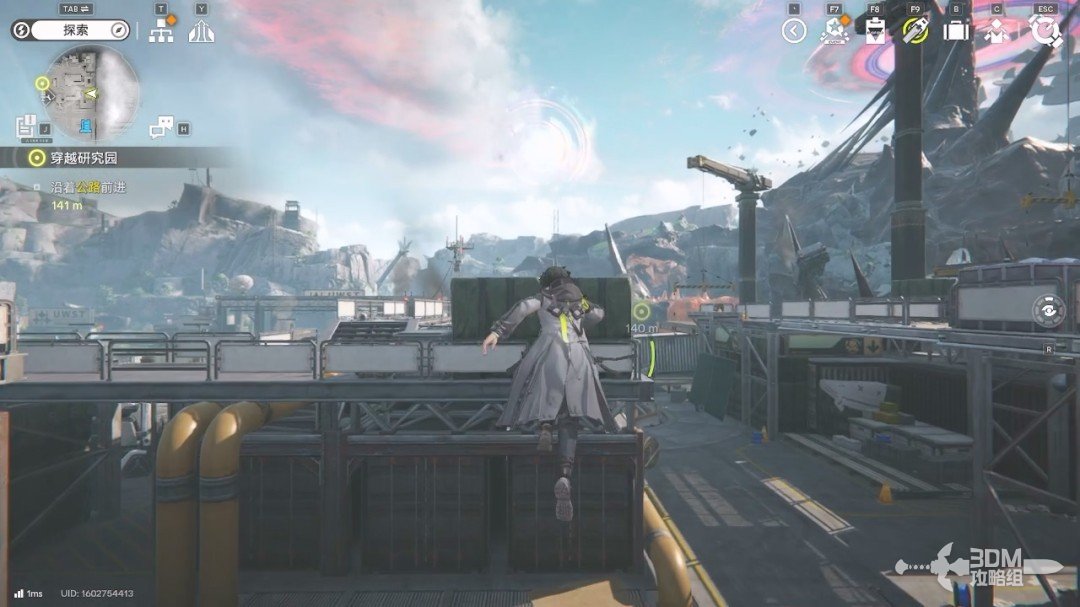Activate the round eye scan wheel
Screen dimensions: 1080x607
[1048, 311]
